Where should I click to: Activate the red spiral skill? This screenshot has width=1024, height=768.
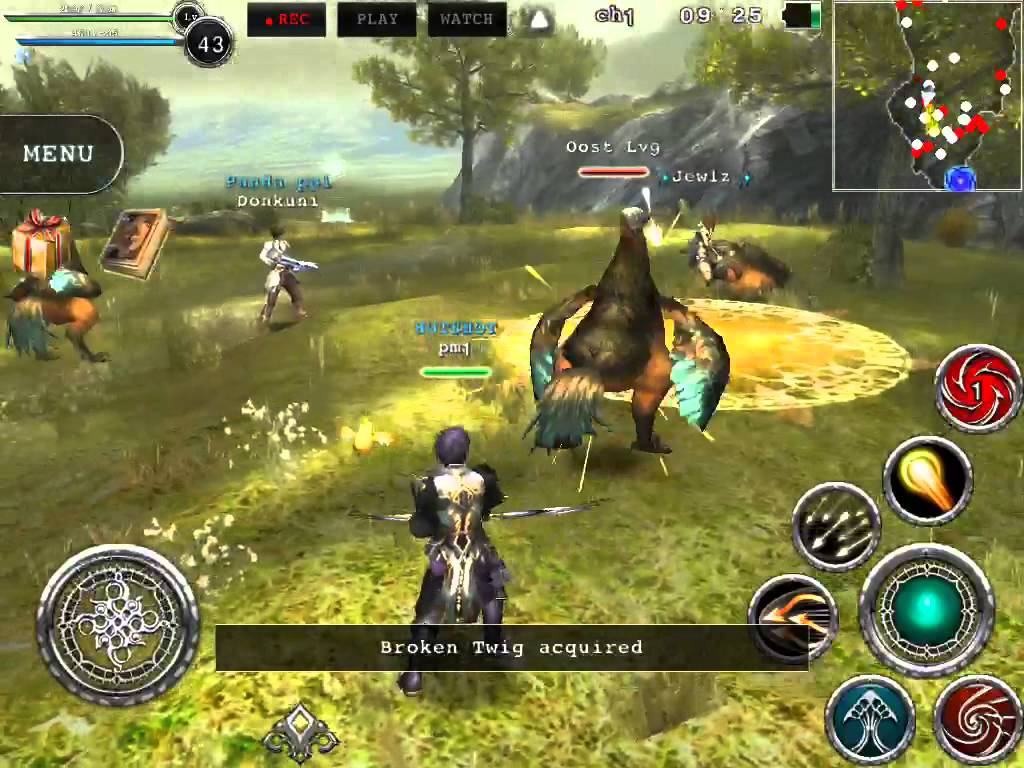pyautogui.click(x=978, y=388)
